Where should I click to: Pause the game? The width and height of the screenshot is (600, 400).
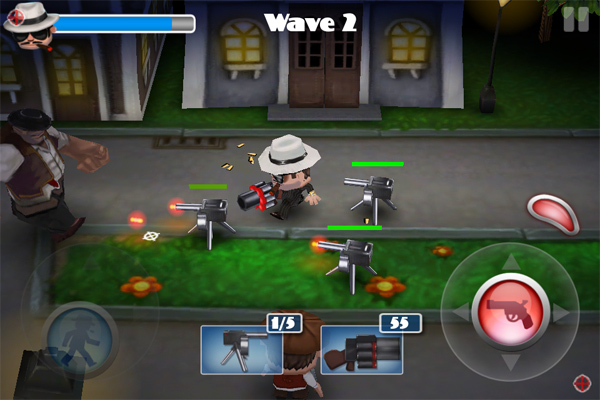click(574, 19)
